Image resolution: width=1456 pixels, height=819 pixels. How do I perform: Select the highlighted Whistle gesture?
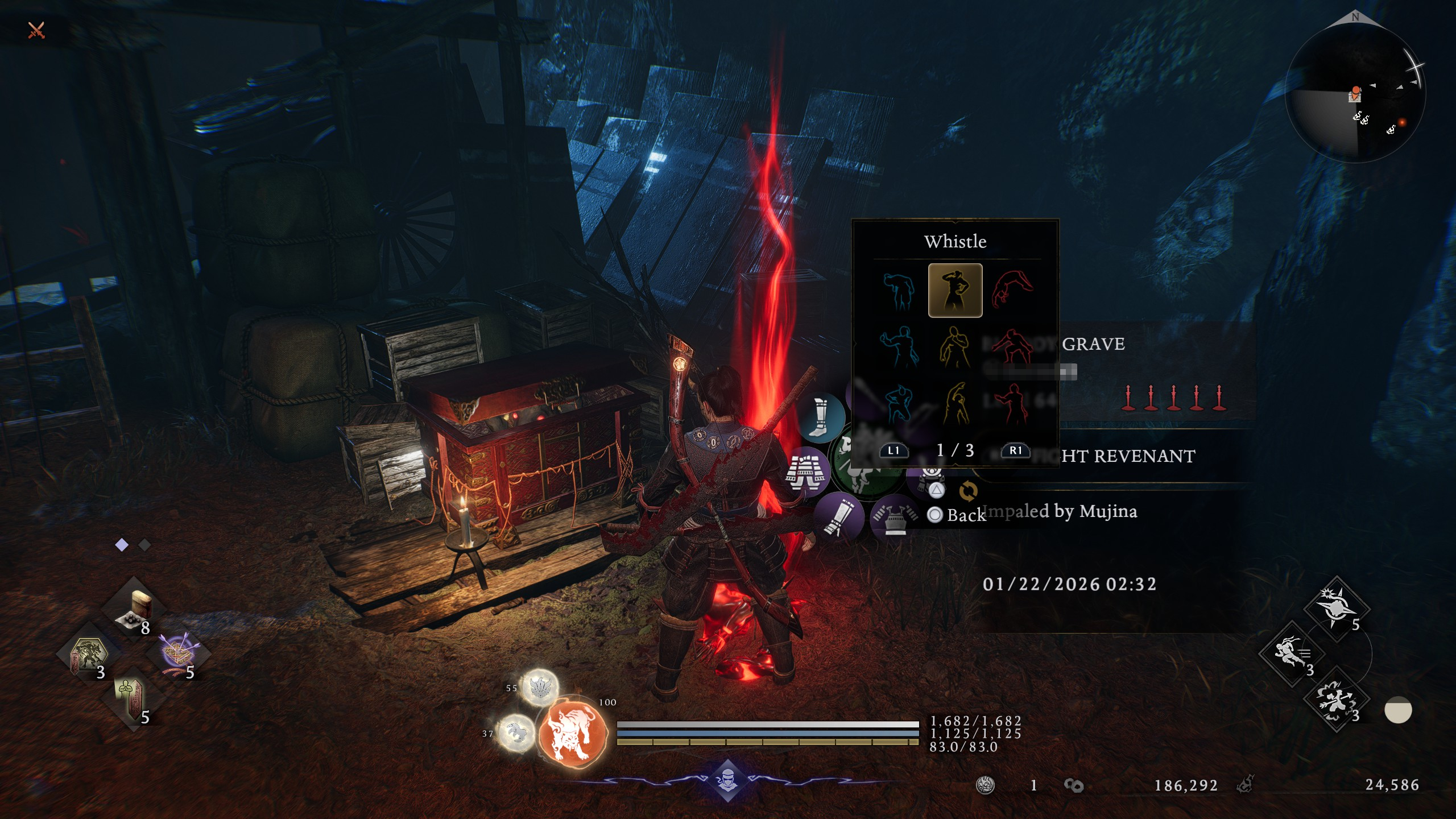[955, 290]
